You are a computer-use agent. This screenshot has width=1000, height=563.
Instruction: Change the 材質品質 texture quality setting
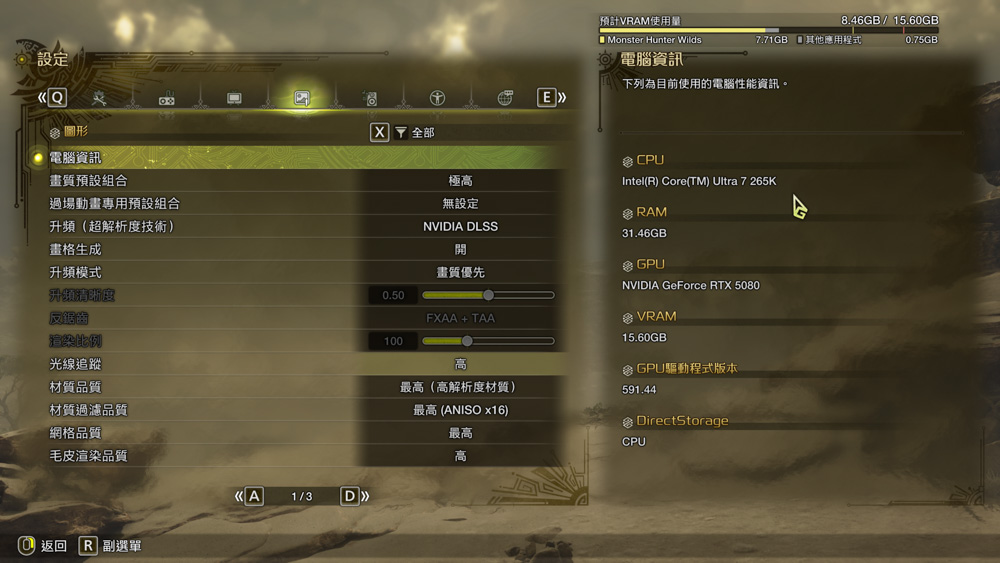[x=460, y=387]
